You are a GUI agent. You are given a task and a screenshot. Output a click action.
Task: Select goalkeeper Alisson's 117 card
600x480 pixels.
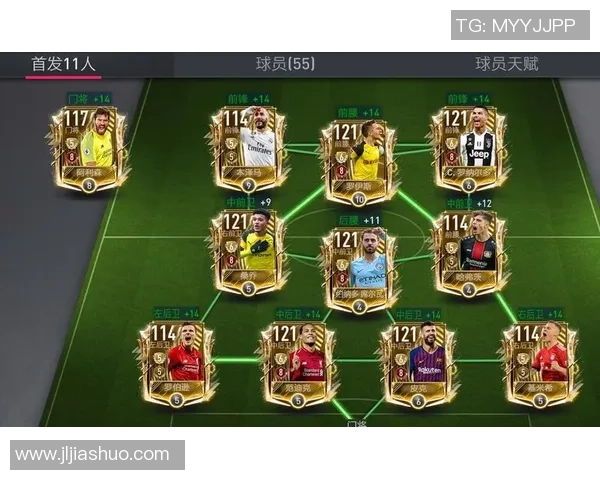[x=89, y=148]
